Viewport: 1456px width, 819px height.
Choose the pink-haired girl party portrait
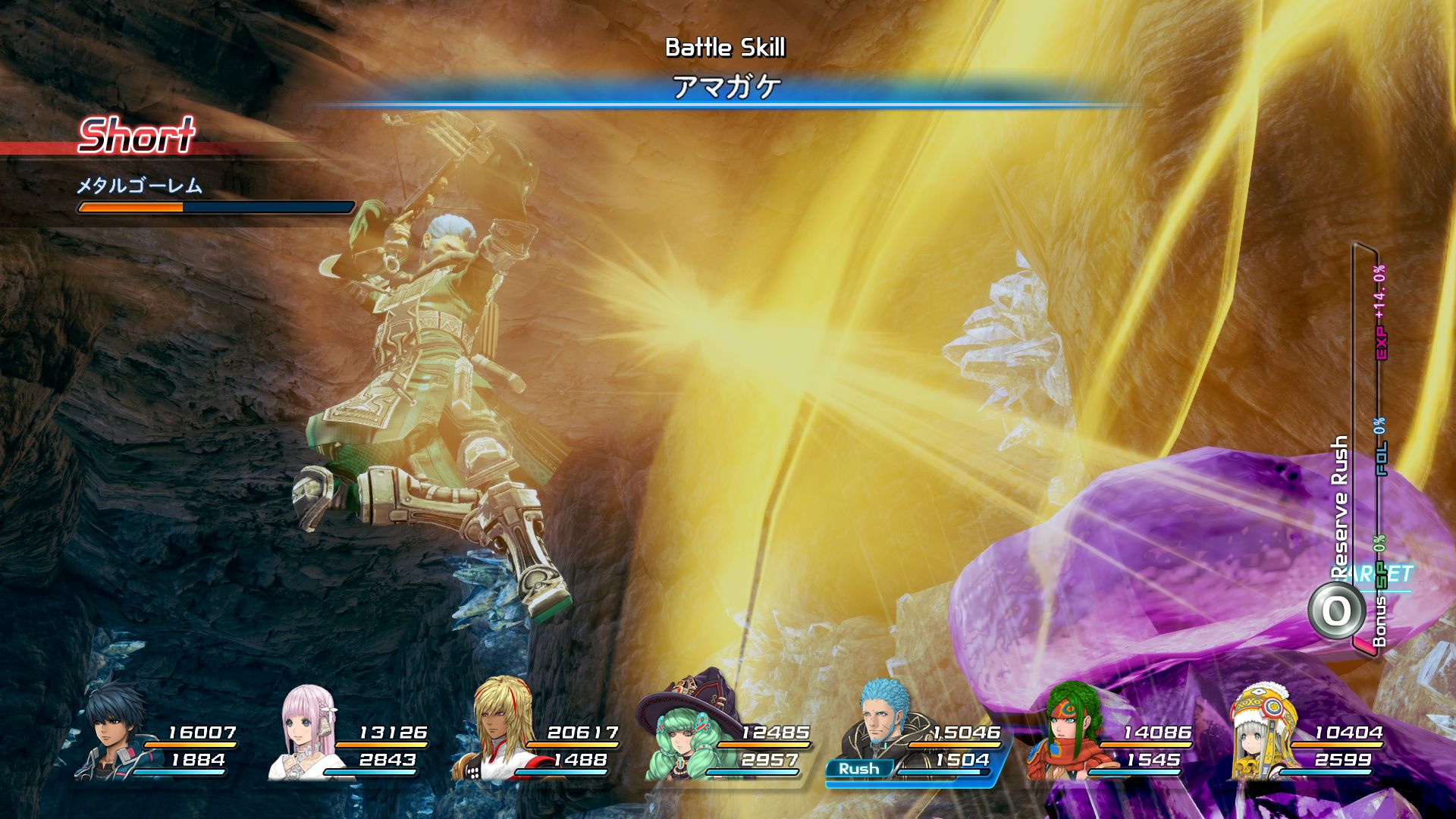pos(306,733)
